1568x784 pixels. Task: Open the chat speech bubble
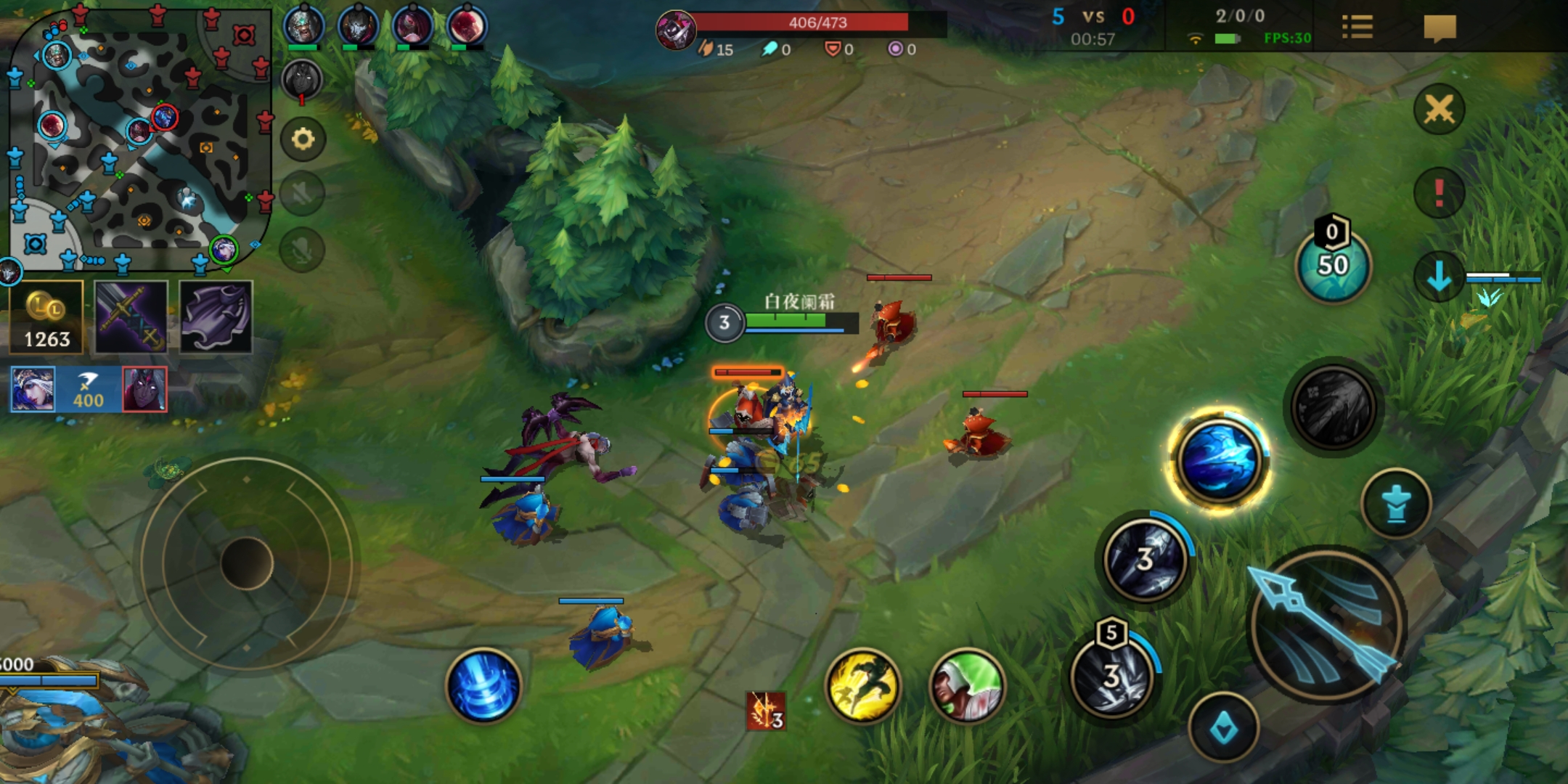point(1440,28)
